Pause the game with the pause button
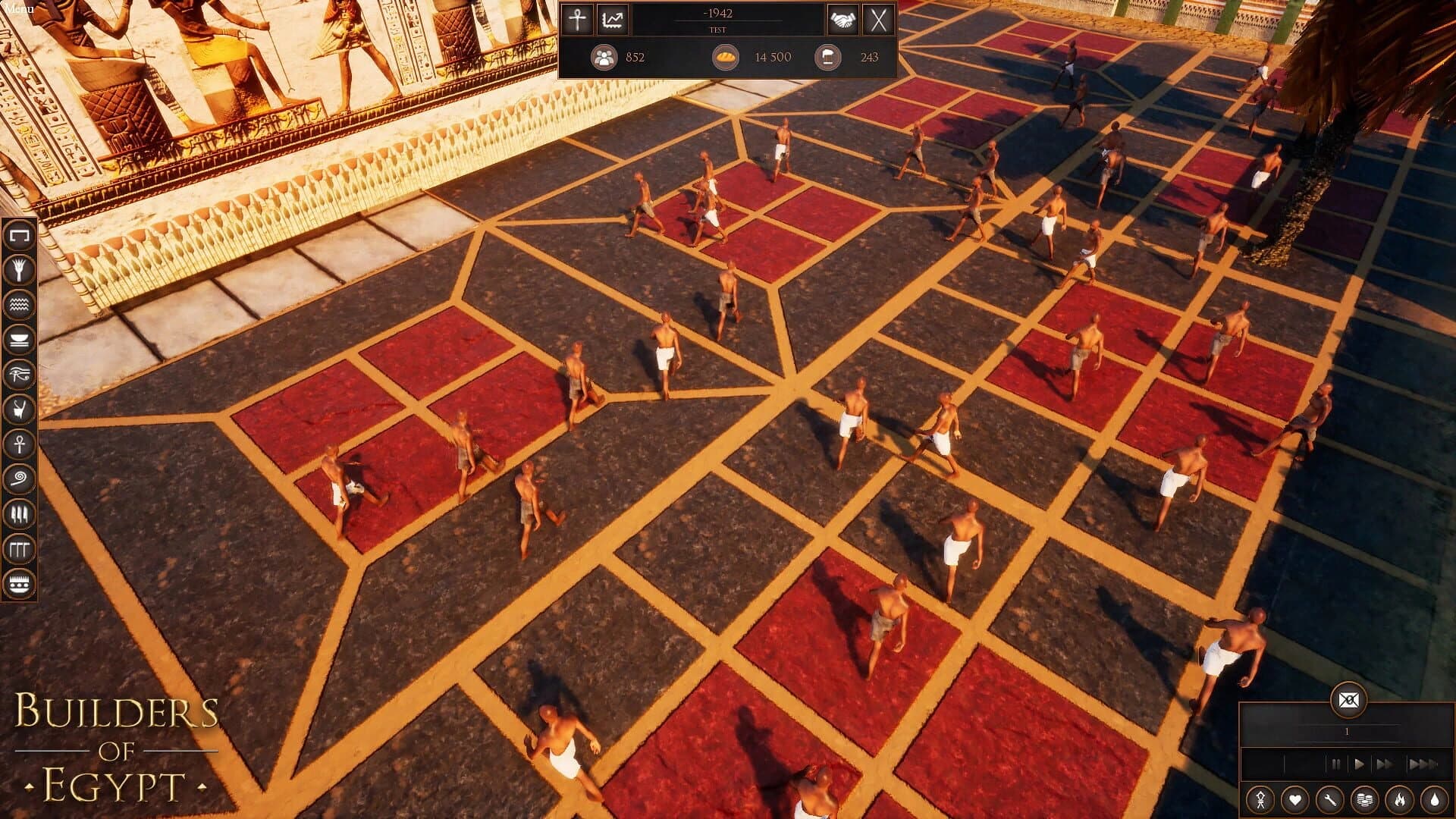1456x819 pixels. [1335, 764]
